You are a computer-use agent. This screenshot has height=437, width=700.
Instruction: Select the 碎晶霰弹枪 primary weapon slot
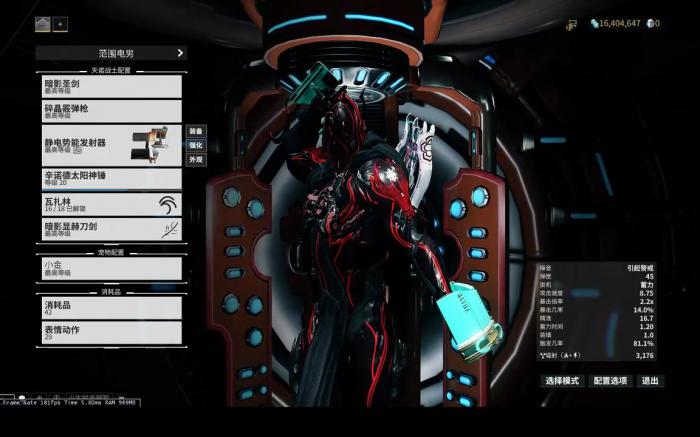pos(110,110)
